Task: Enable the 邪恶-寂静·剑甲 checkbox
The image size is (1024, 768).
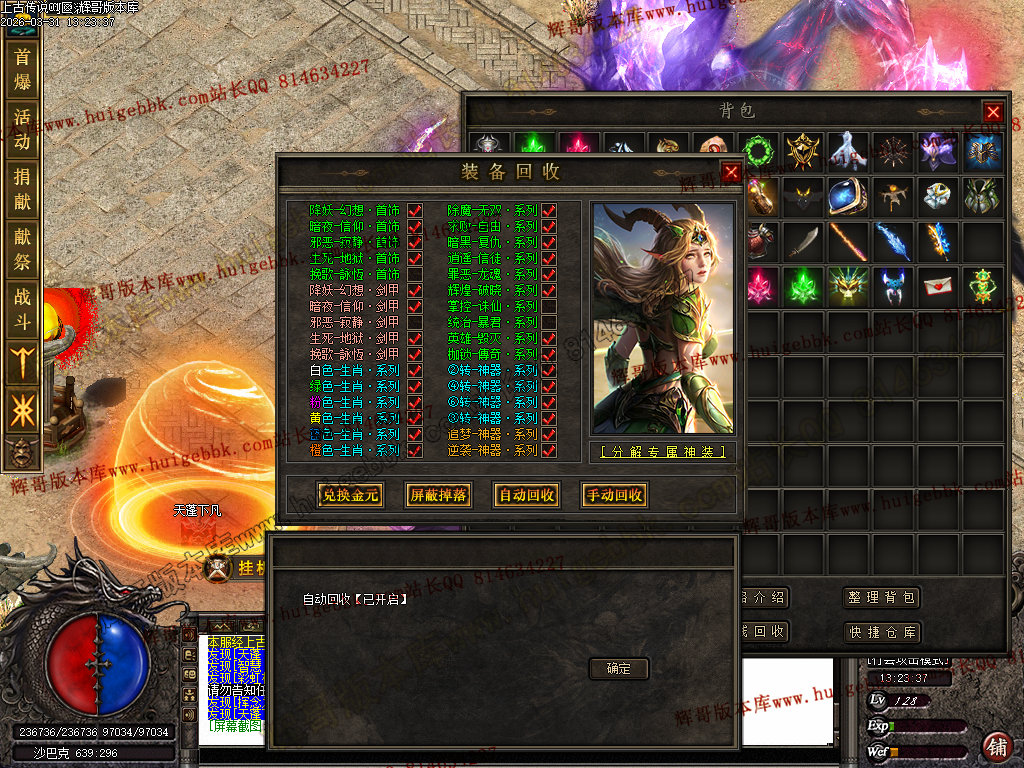Action: click(x=414, y=323)
